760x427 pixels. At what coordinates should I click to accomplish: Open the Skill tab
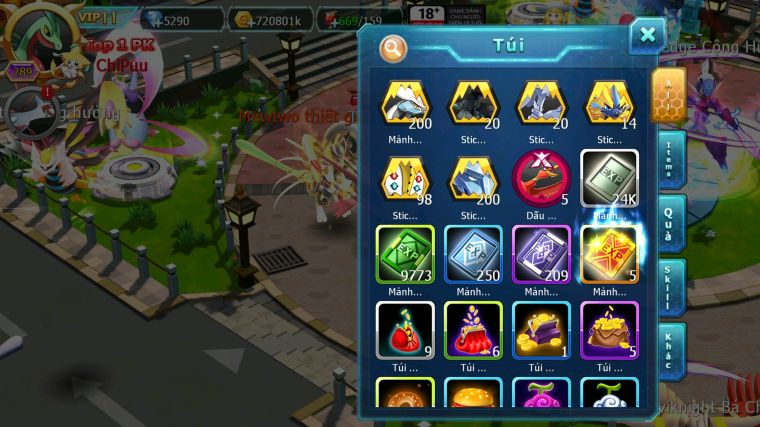click(671, 287)
